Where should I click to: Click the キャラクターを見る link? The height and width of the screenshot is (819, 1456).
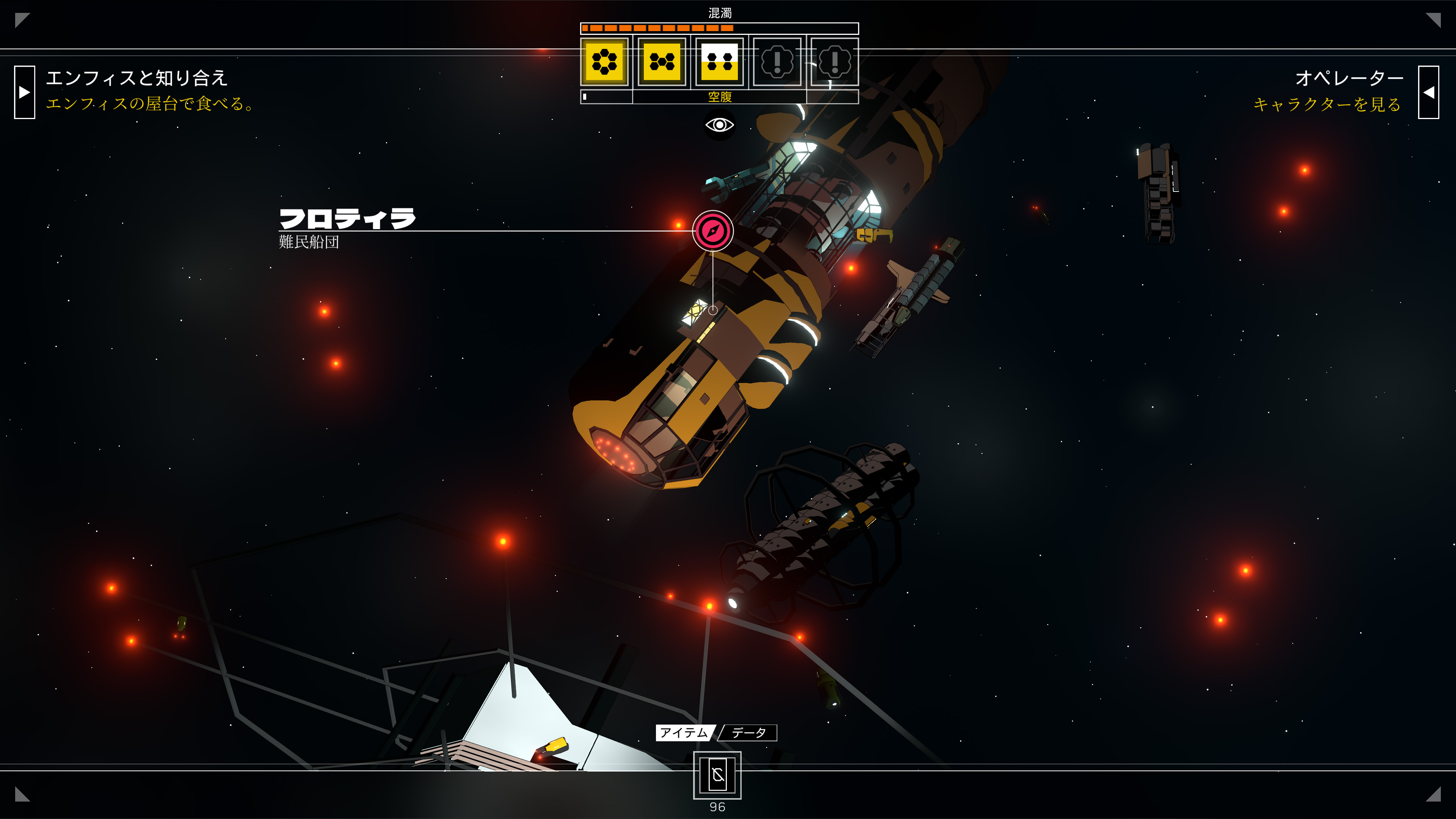1327,105
